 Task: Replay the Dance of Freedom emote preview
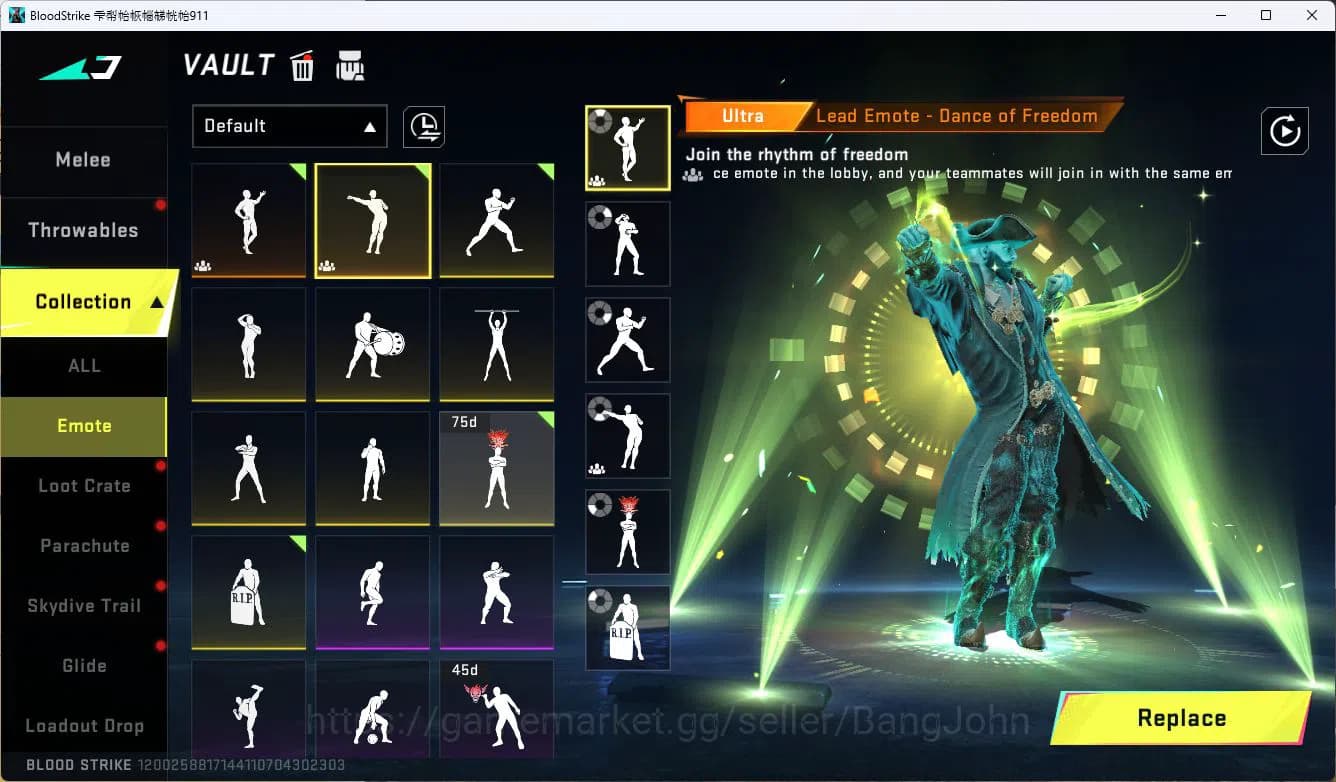click(x=1285, y=131)
